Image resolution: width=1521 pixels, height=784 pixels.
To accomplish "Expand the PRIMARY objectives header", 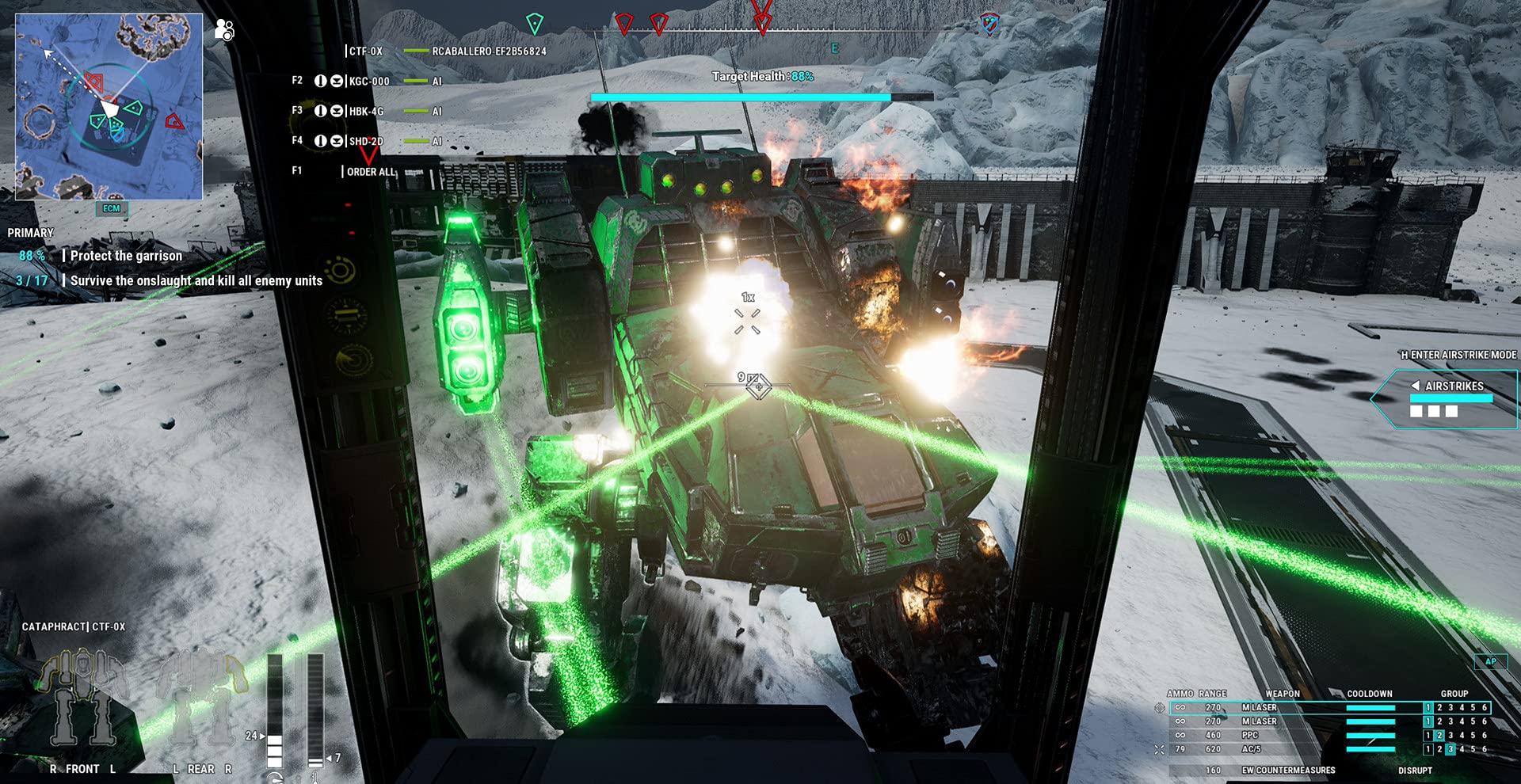I will [x=29, y=232].
